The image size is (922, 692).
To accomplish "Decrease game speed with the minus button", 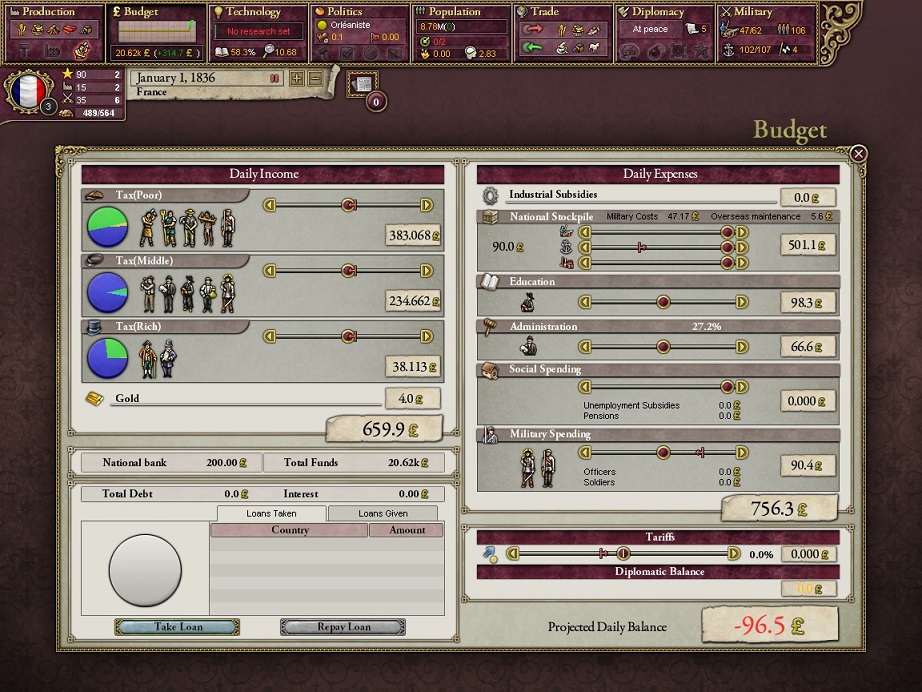I will tap(314, 78).
